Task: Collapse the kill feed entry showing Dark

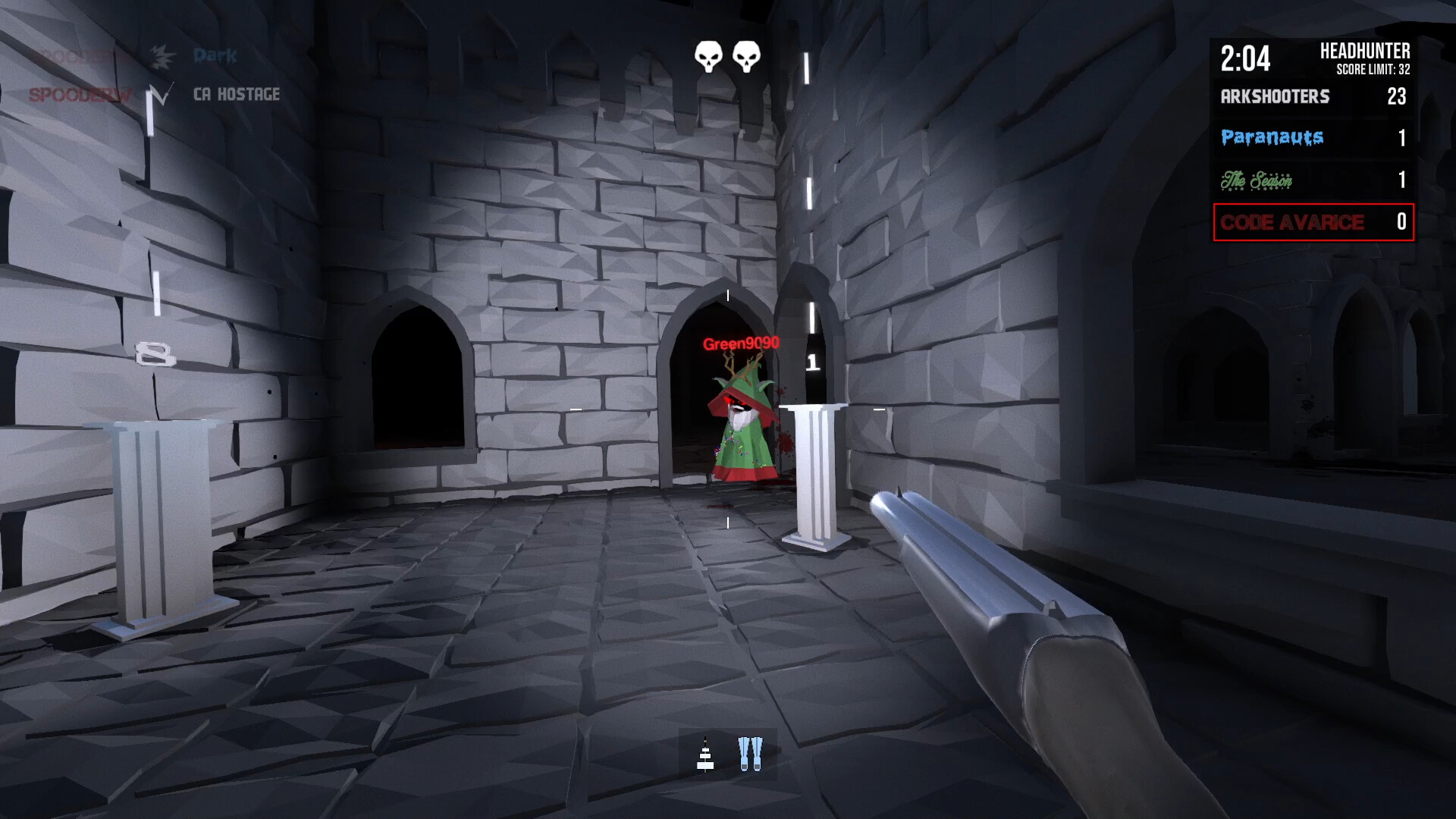Action: (215, 55)
